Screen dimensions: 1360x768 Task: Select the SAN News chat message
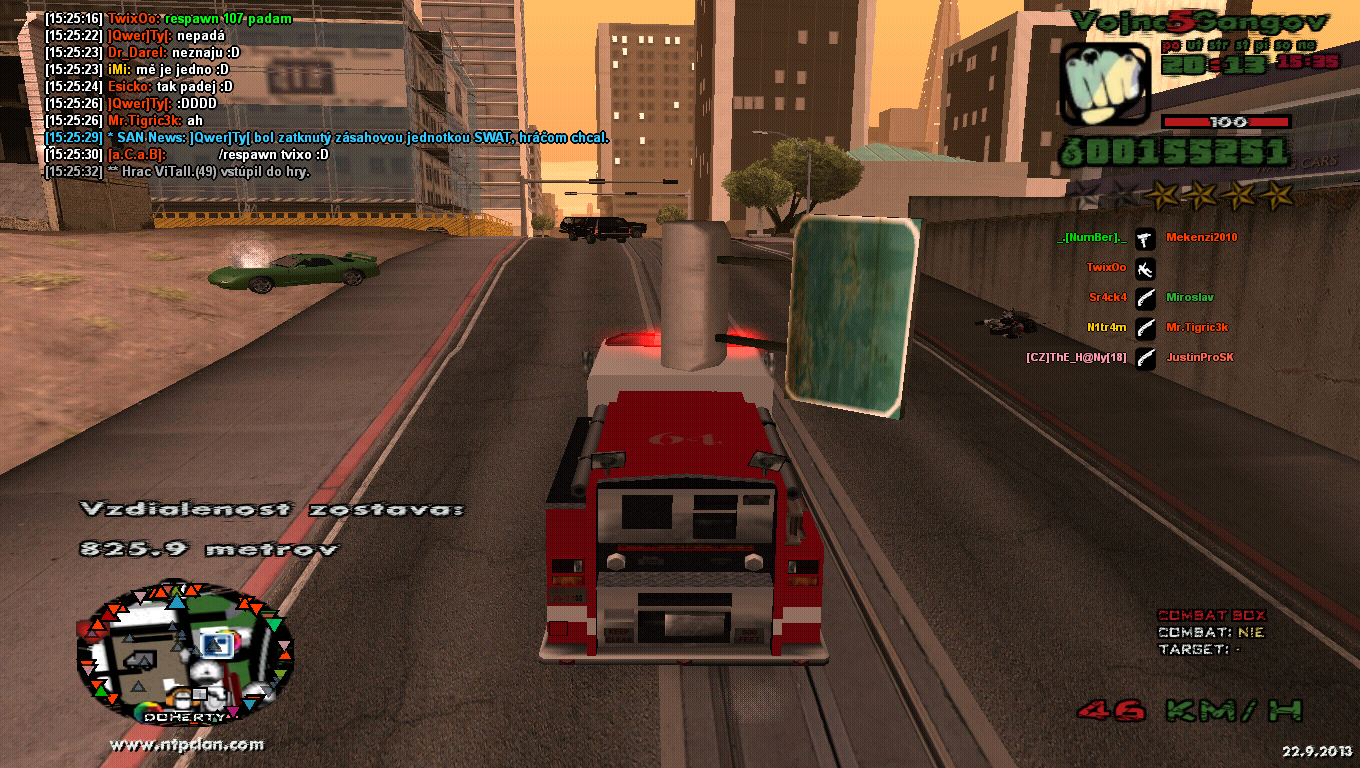click(326, 138)
